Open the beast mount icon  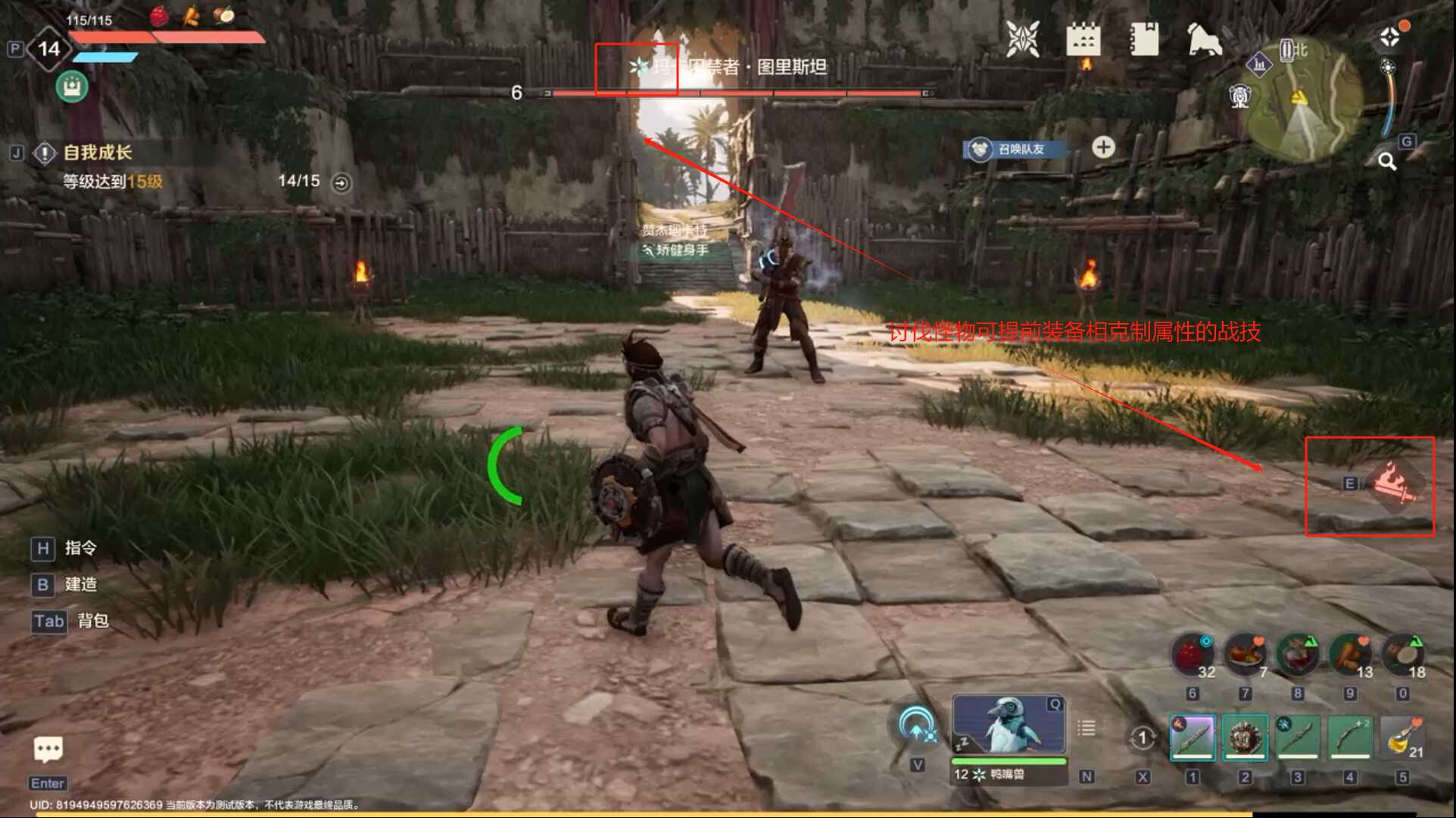pos(1204,40)
